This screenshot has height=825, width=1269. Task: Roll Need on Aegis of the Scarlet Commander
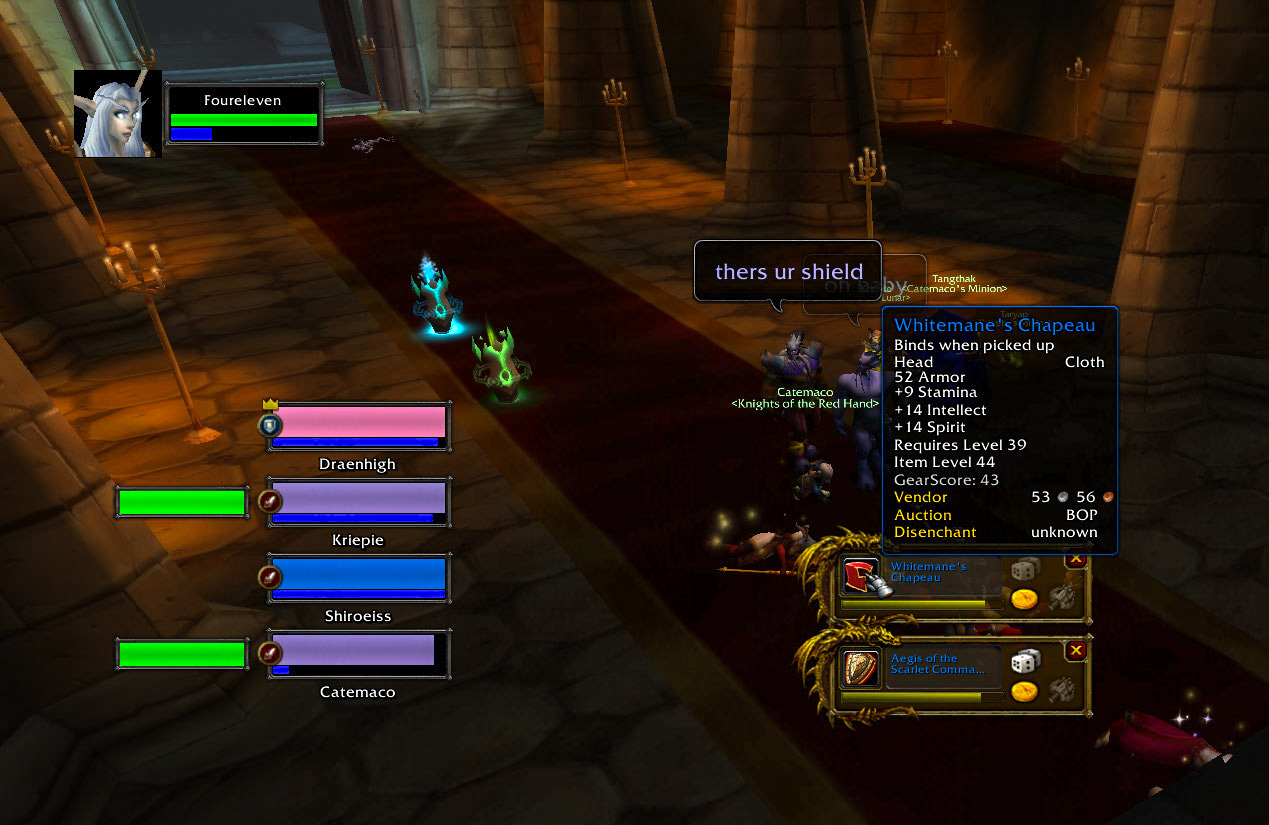click(x=1024, y=662)
